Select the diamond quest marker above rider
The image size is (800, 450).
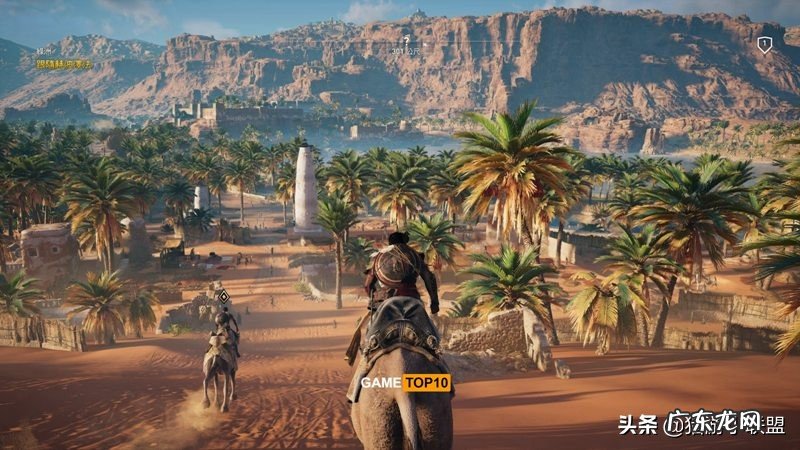point(224,296)
